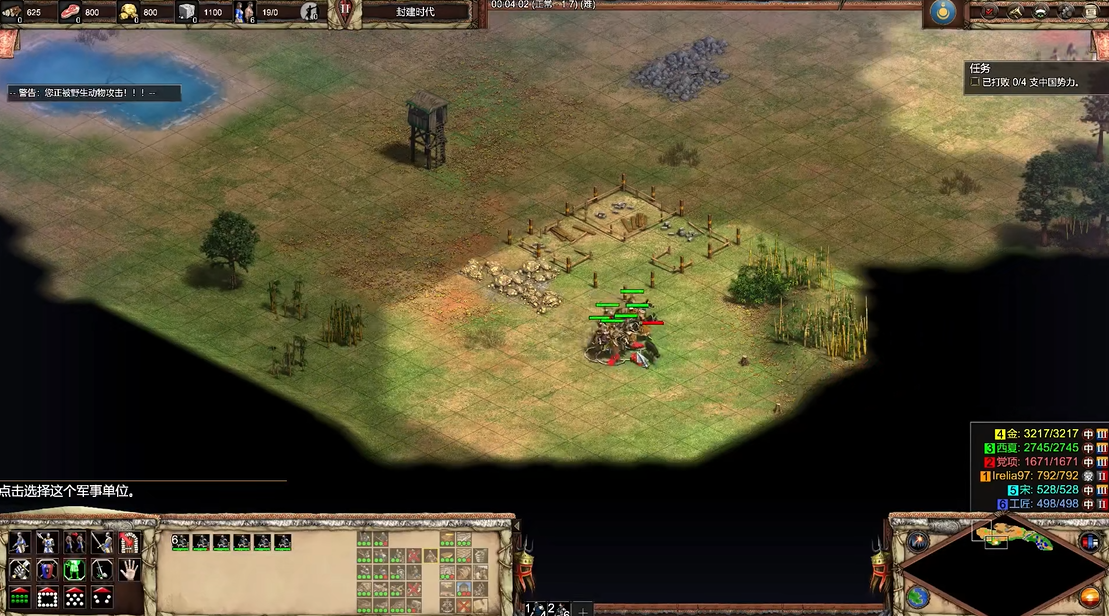Click the orange sunset button by minimap
Screen dimensions: 1109x616
click(1088, 598)
